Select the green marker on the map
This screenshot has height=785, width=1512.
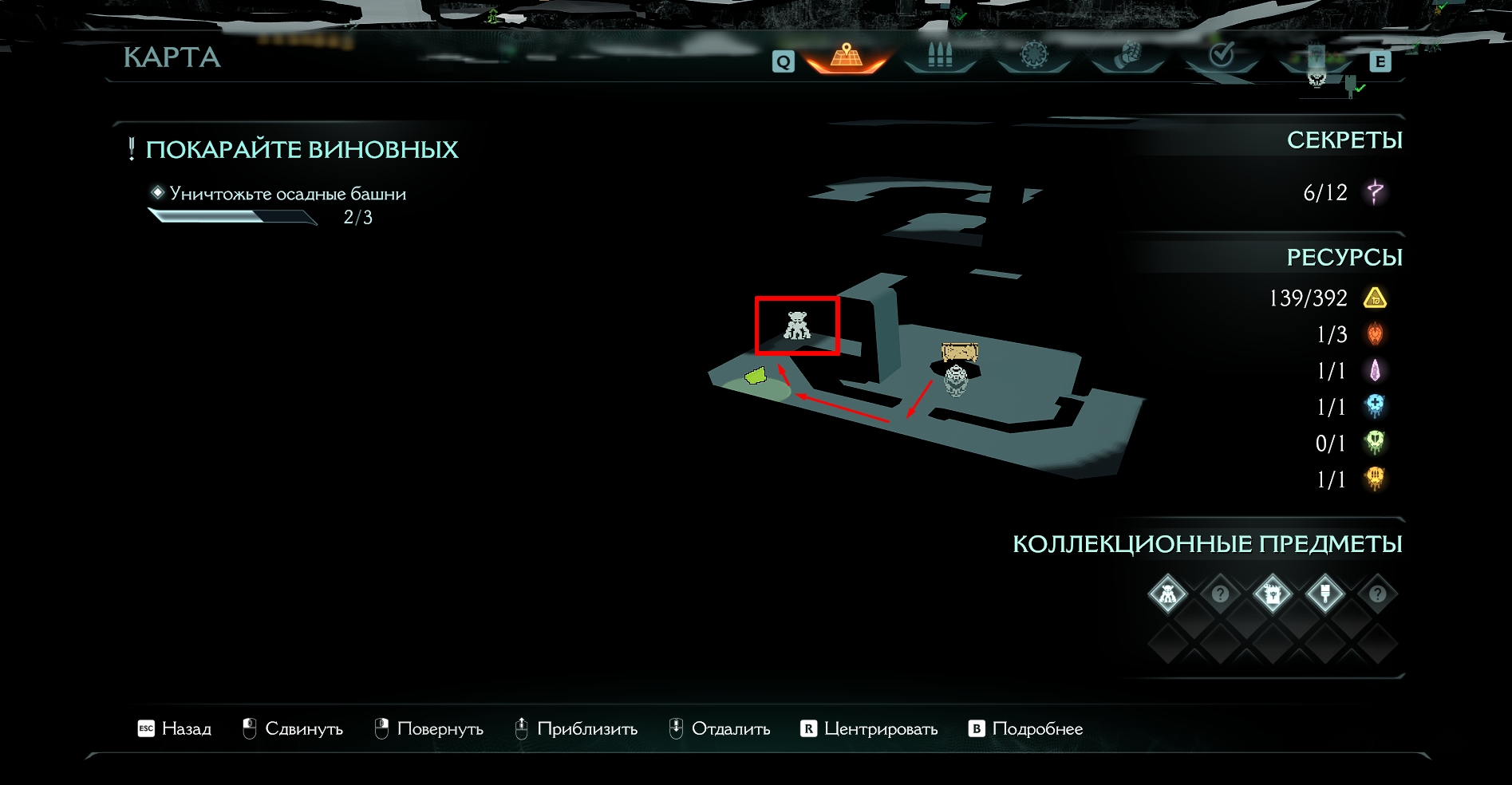point(755,375)
